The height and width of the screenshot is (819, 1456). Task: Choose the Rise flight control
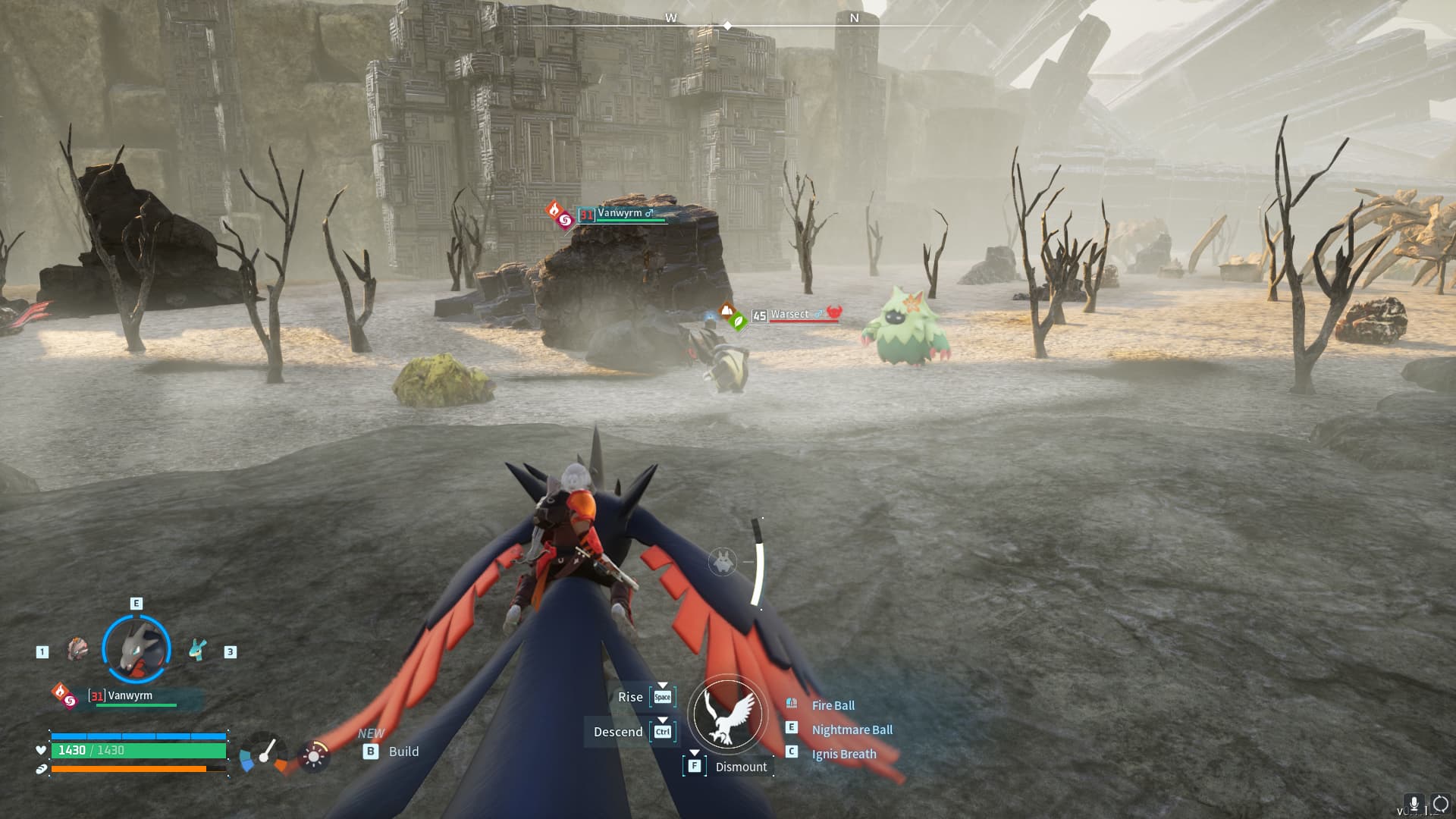point(630,697)
